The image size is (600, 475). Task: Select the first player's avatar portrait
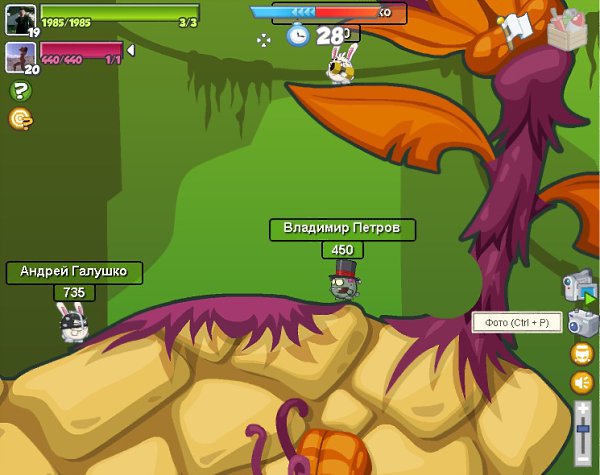pyautogui.click(x=21, y=18)
